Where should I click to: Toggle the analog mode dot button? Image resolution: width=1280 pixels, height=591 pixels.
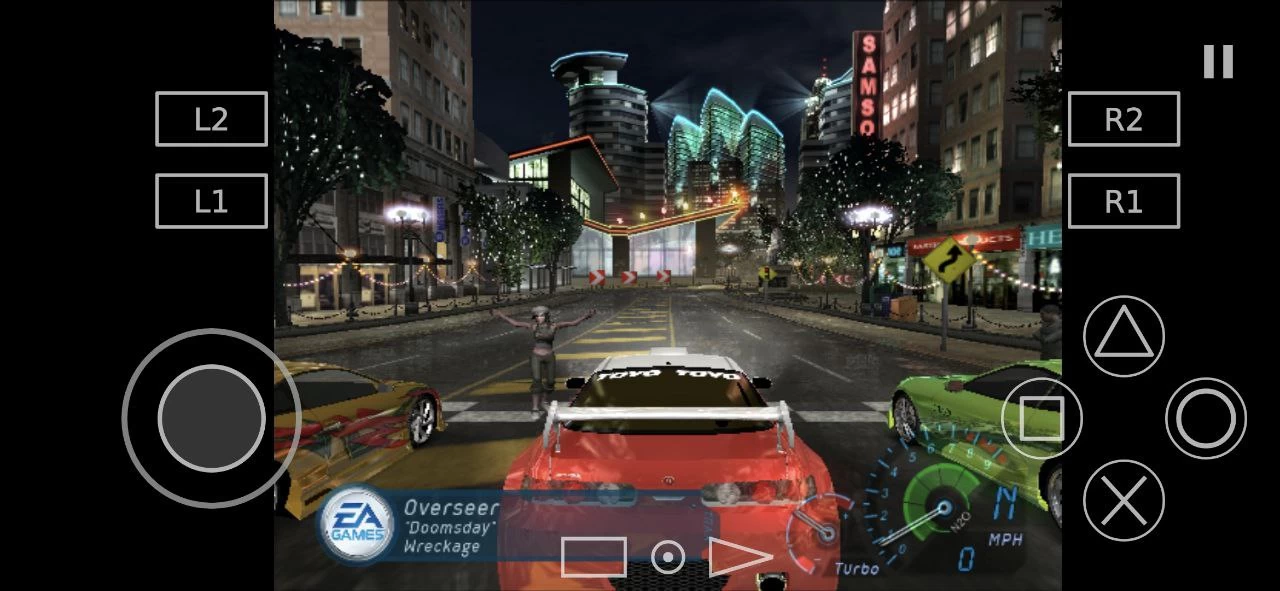pos(668,557)
